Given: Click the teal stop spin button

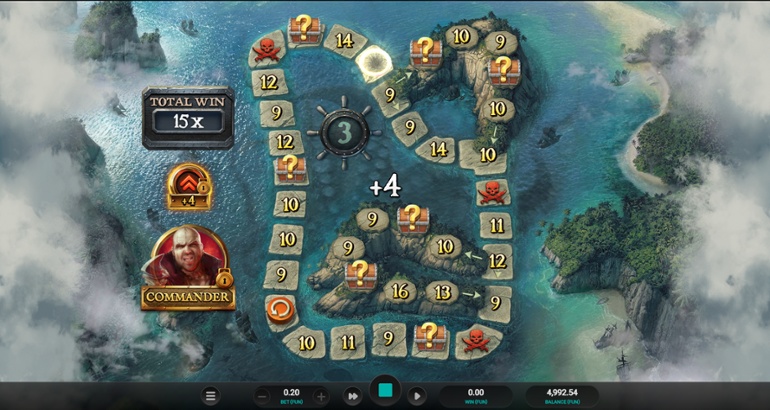Looking at the screenshot, I should coord(385,391).
